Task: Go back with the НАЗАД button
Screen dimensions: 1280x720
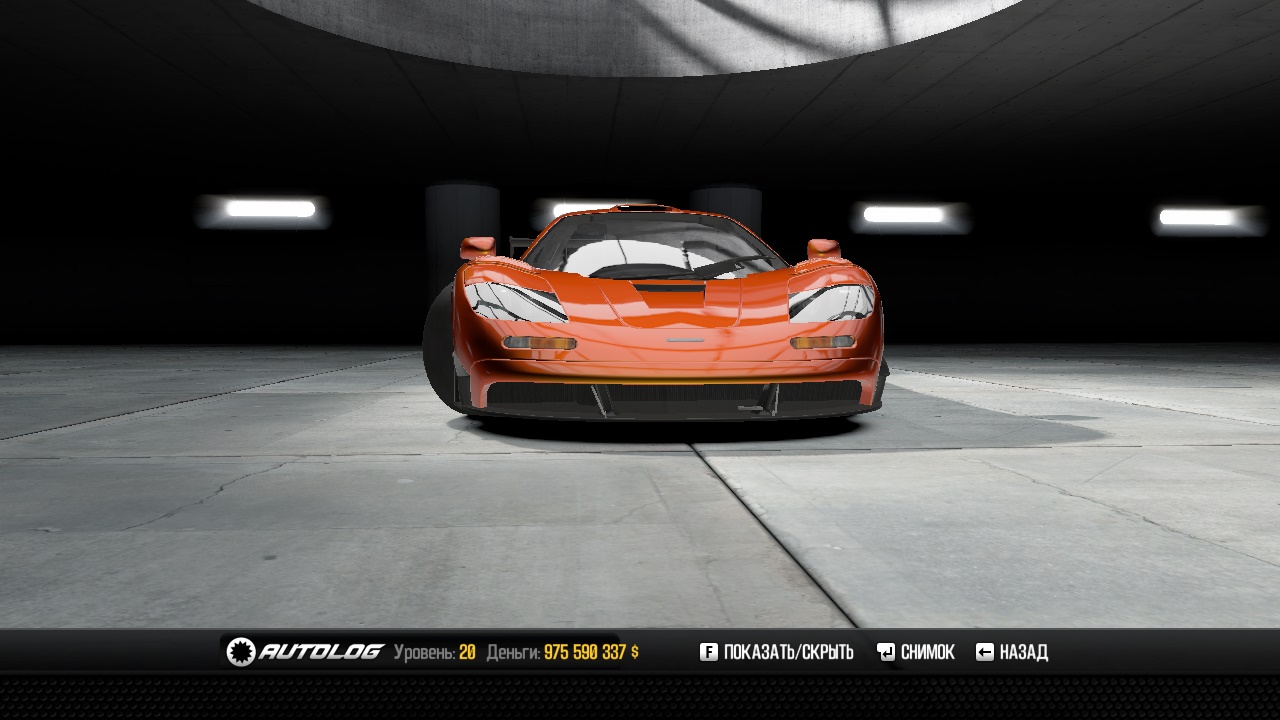Action: tap(1012, 652)
